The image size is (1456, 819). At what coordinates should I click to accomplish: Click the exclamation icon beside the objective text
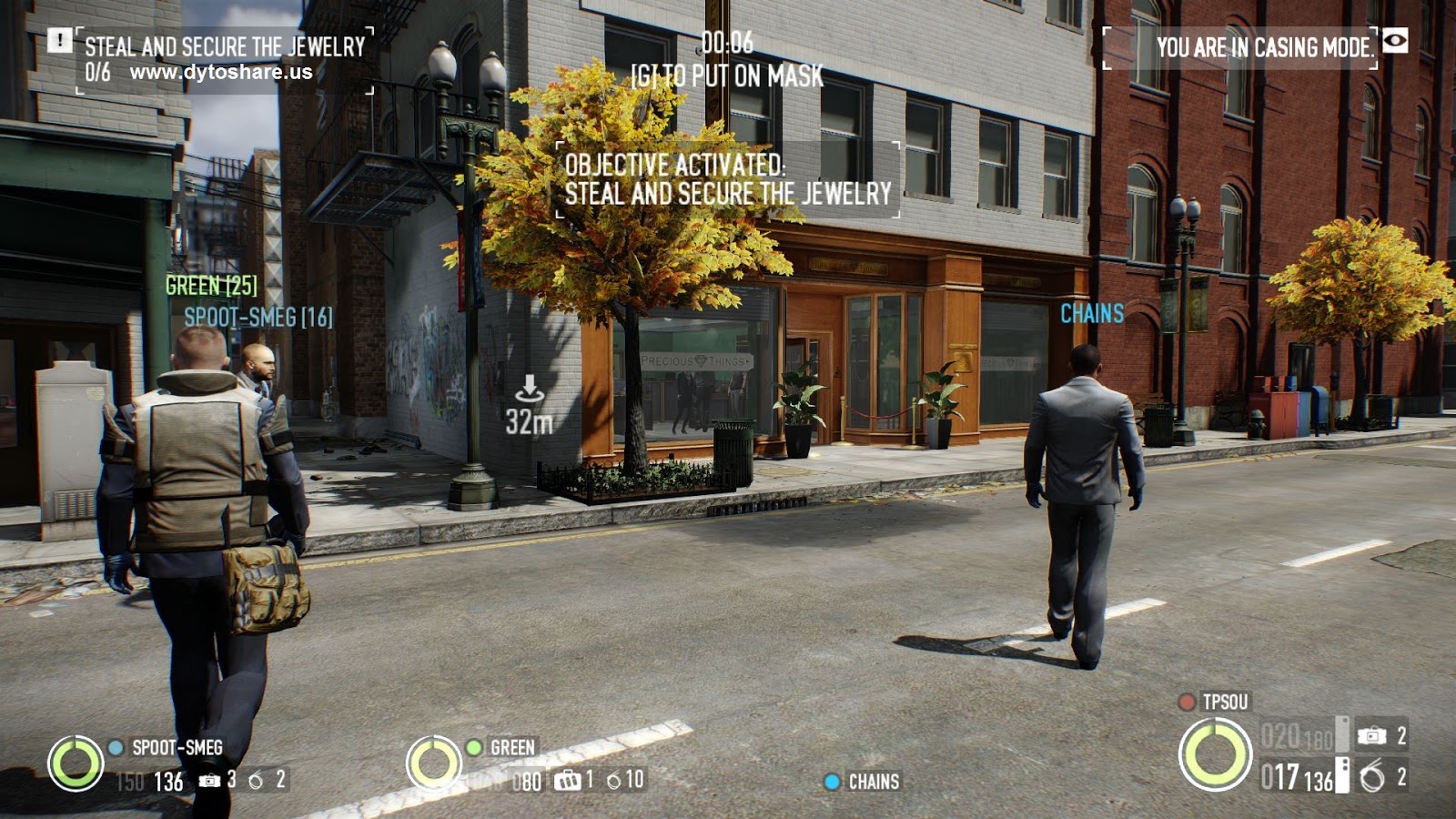click(60, 41)
